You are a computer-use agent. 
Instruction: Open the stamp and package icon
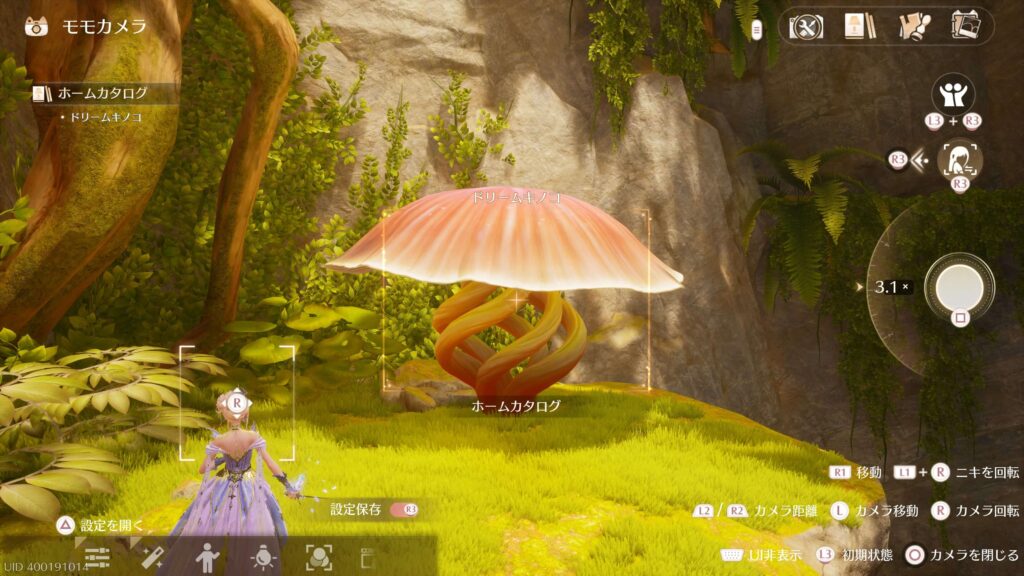pos(912,26)
